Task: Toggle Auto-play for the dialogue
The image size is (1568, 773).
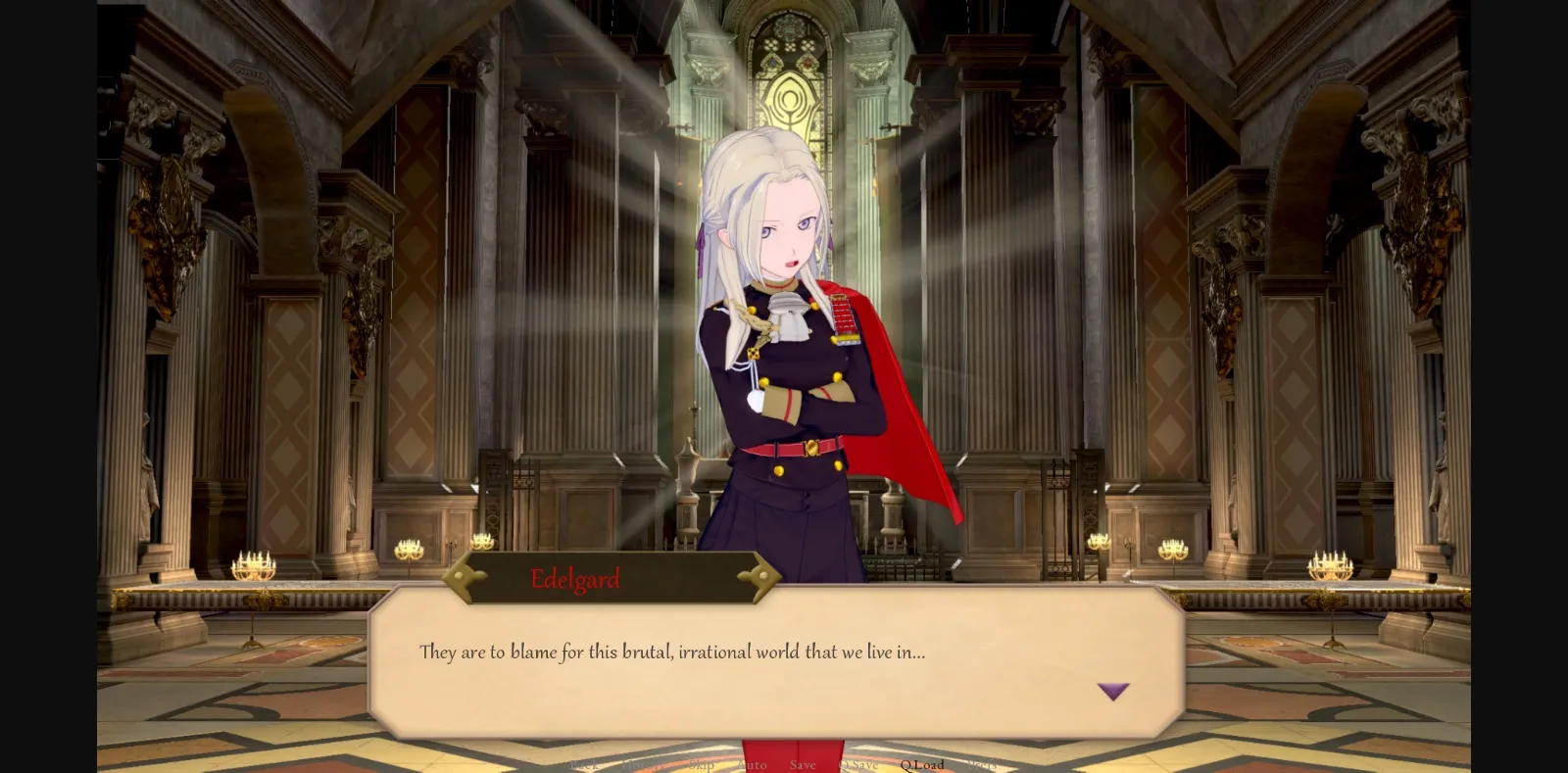Action: coord(752,764)
